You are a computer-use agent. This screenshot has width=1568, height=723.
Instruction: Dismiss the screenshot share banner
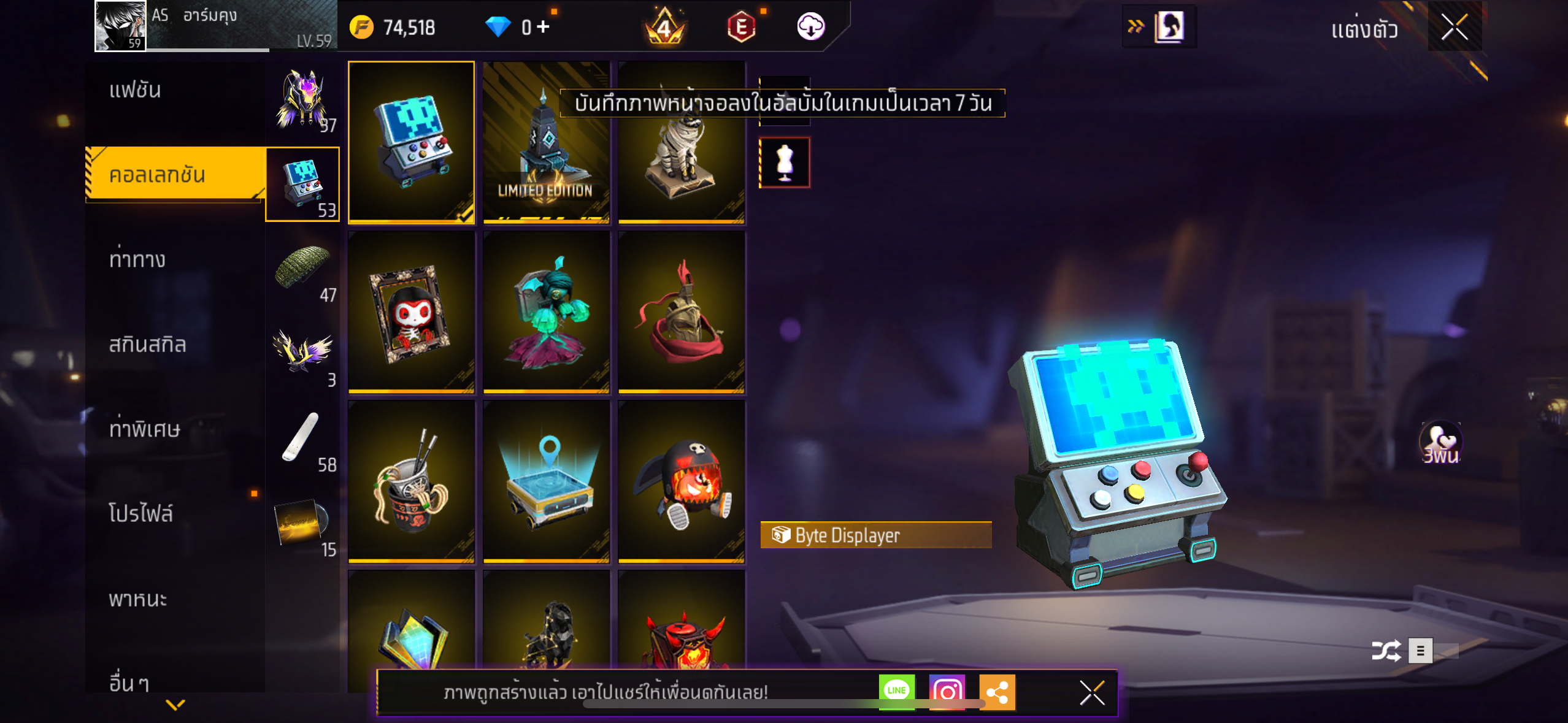1092,693
